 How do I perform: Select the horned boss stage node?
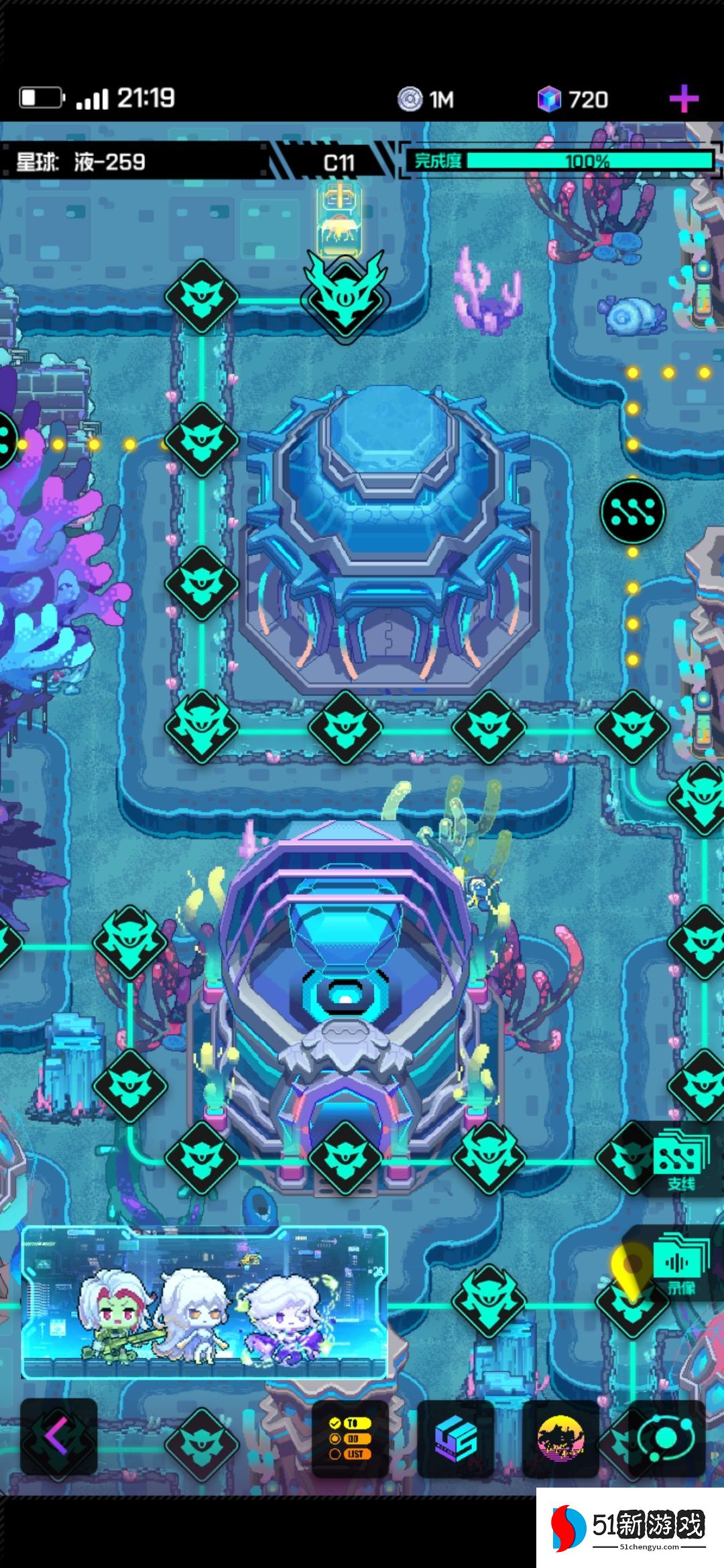click(x=345, y=296)
